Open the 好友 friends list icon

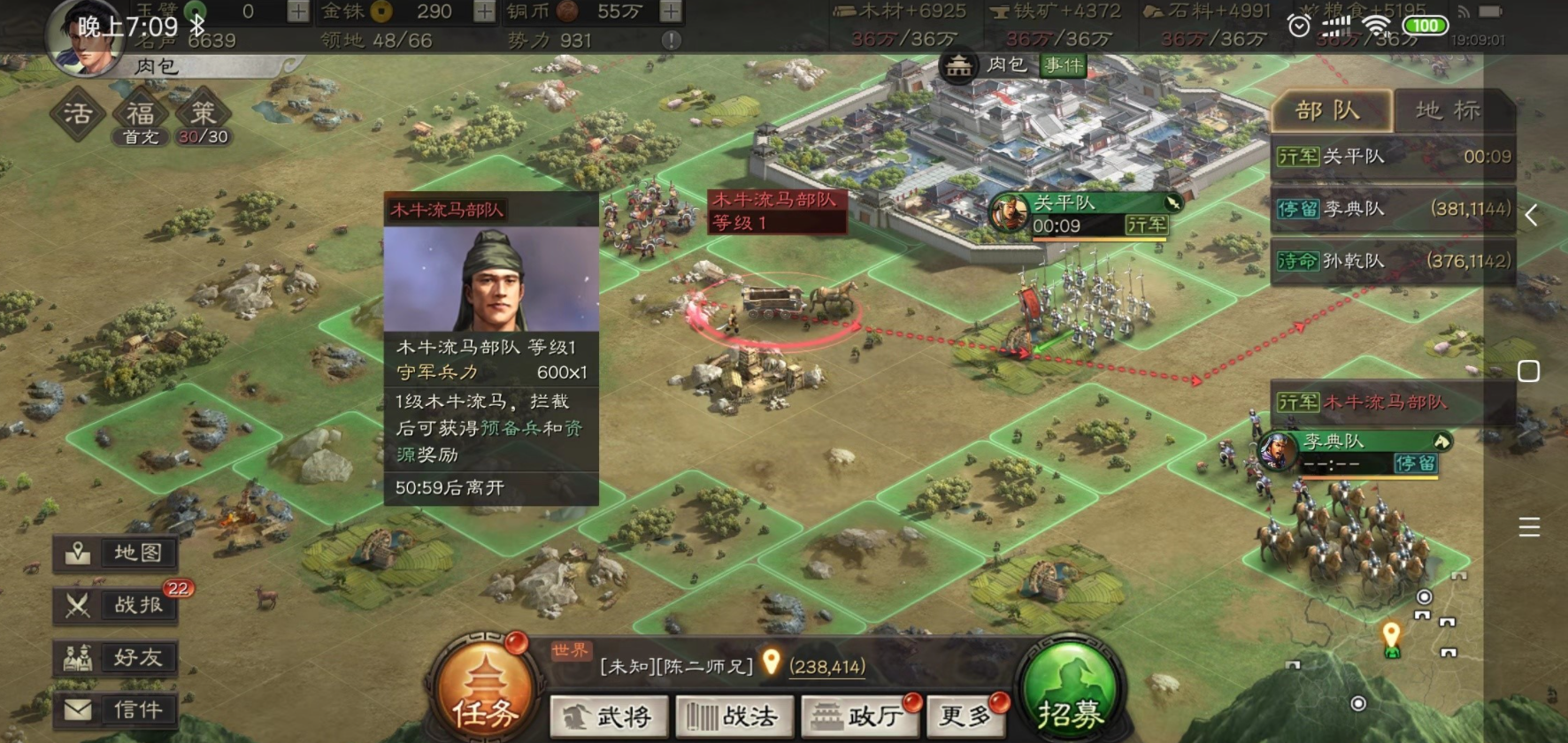(x=115, y=657)
